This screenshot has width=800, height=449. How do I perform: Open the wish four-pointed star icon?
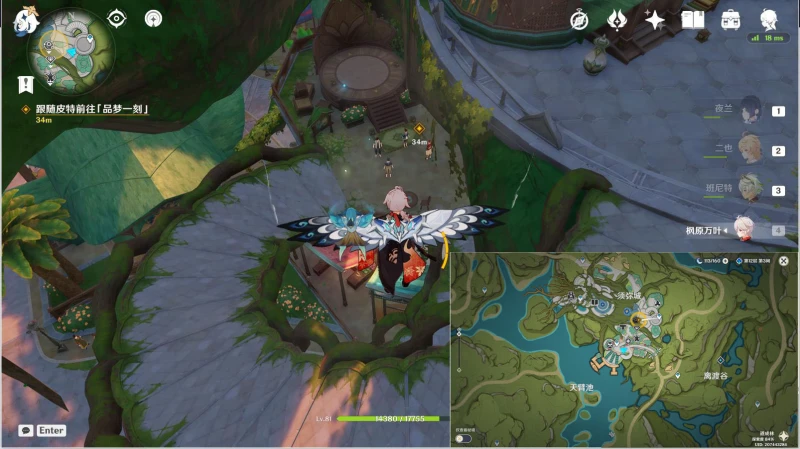(x=655, y=19)
